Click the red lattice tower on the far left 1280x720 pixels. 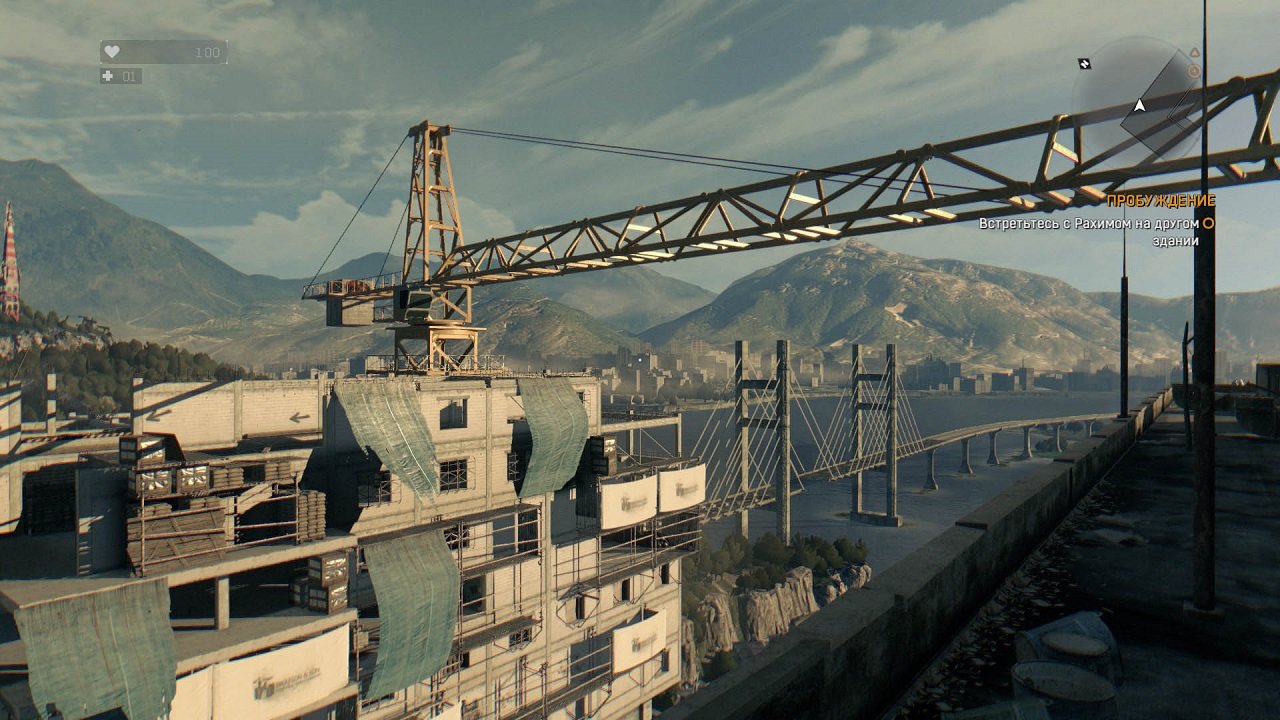click(x=11, y=270)
